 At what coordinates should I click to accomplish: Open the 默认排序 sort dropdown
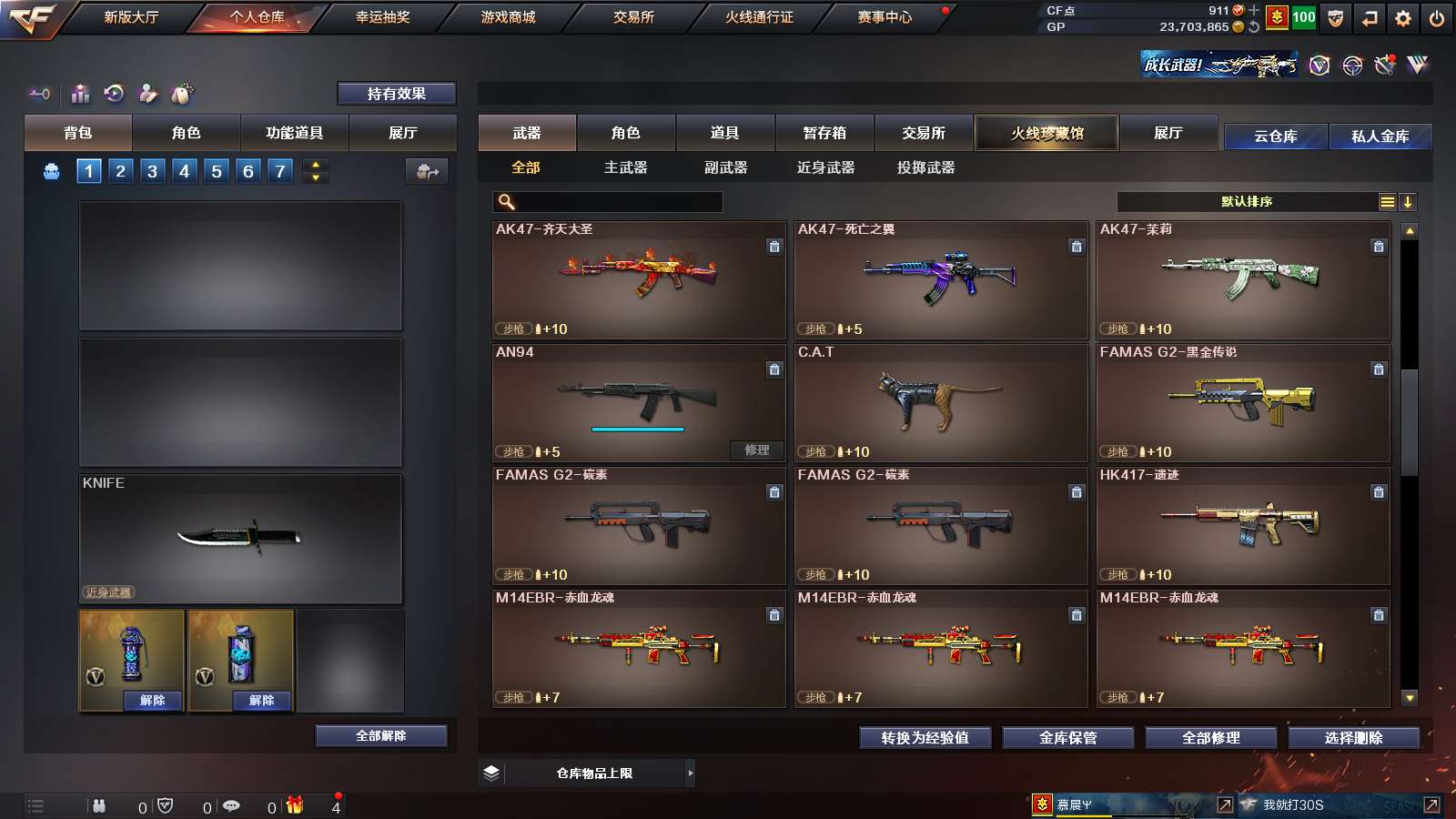[x=1247, y=202]
